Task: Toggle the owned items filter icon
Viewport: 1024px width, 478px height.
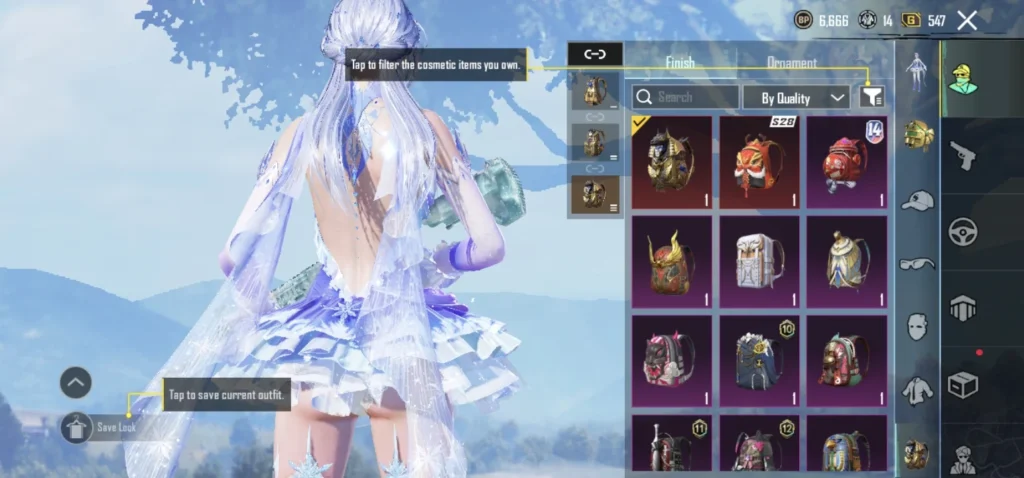Action: (872, 97)
